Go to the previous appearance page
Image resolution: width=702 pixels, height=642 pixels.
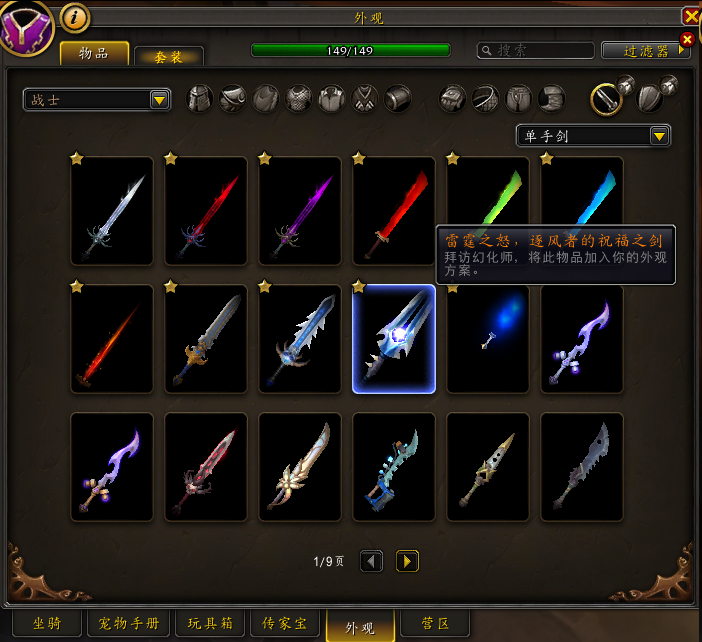372,562
